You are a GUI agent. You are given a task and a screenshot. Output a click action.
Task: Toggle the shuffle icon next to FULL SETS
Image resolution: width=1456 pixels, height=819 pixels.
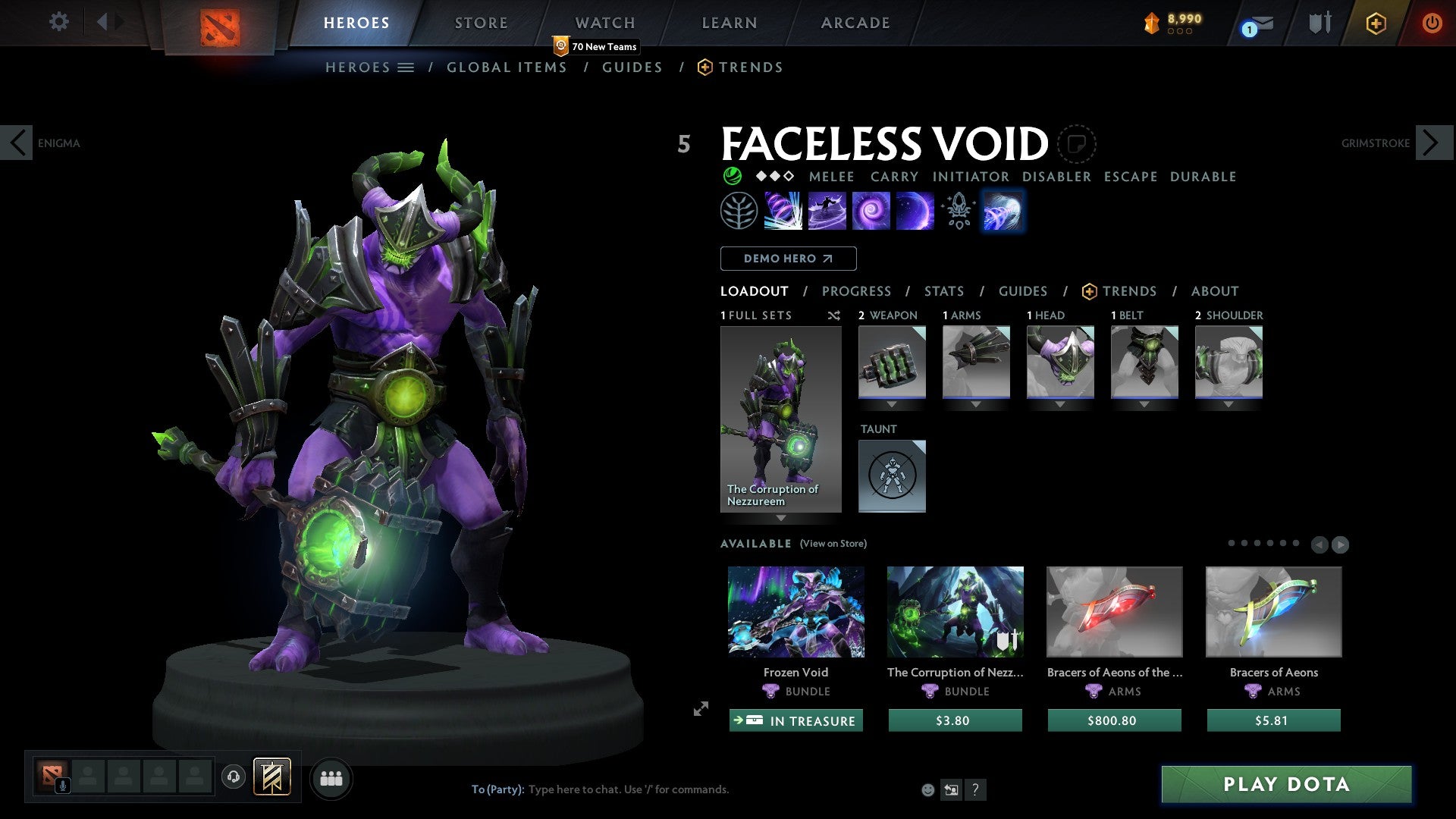pyautogui.click(x=833, y=315)
